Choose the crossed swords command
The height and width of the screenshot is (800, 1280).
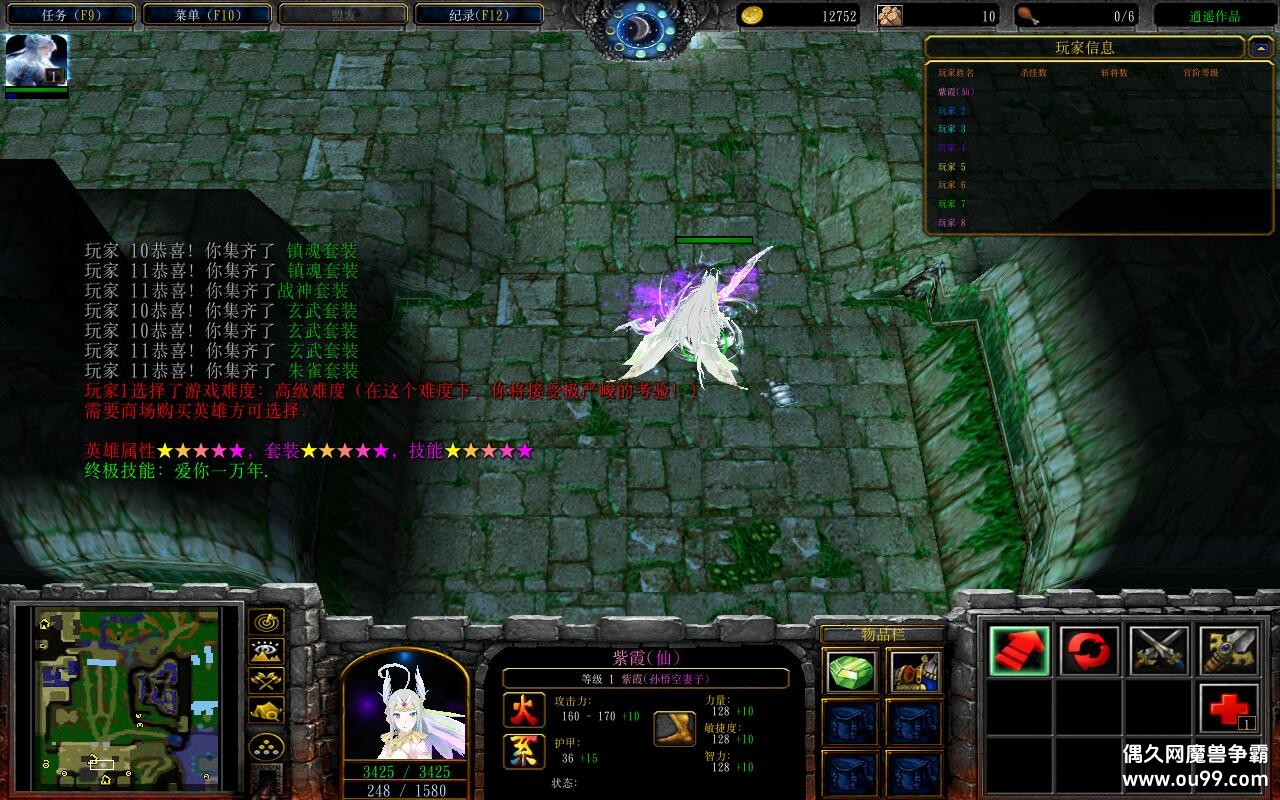tap(1159, 651)
